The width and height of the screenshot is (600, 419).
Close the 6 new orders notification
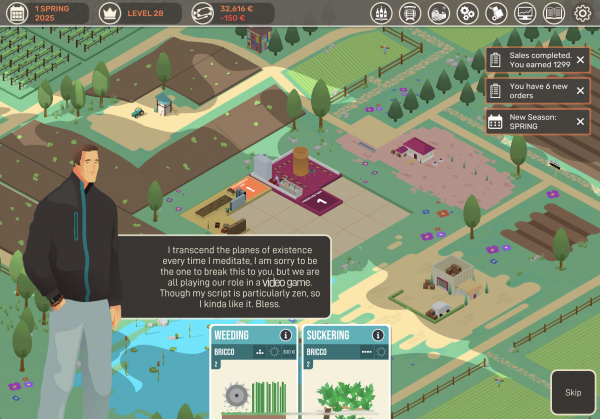point(580,91)
